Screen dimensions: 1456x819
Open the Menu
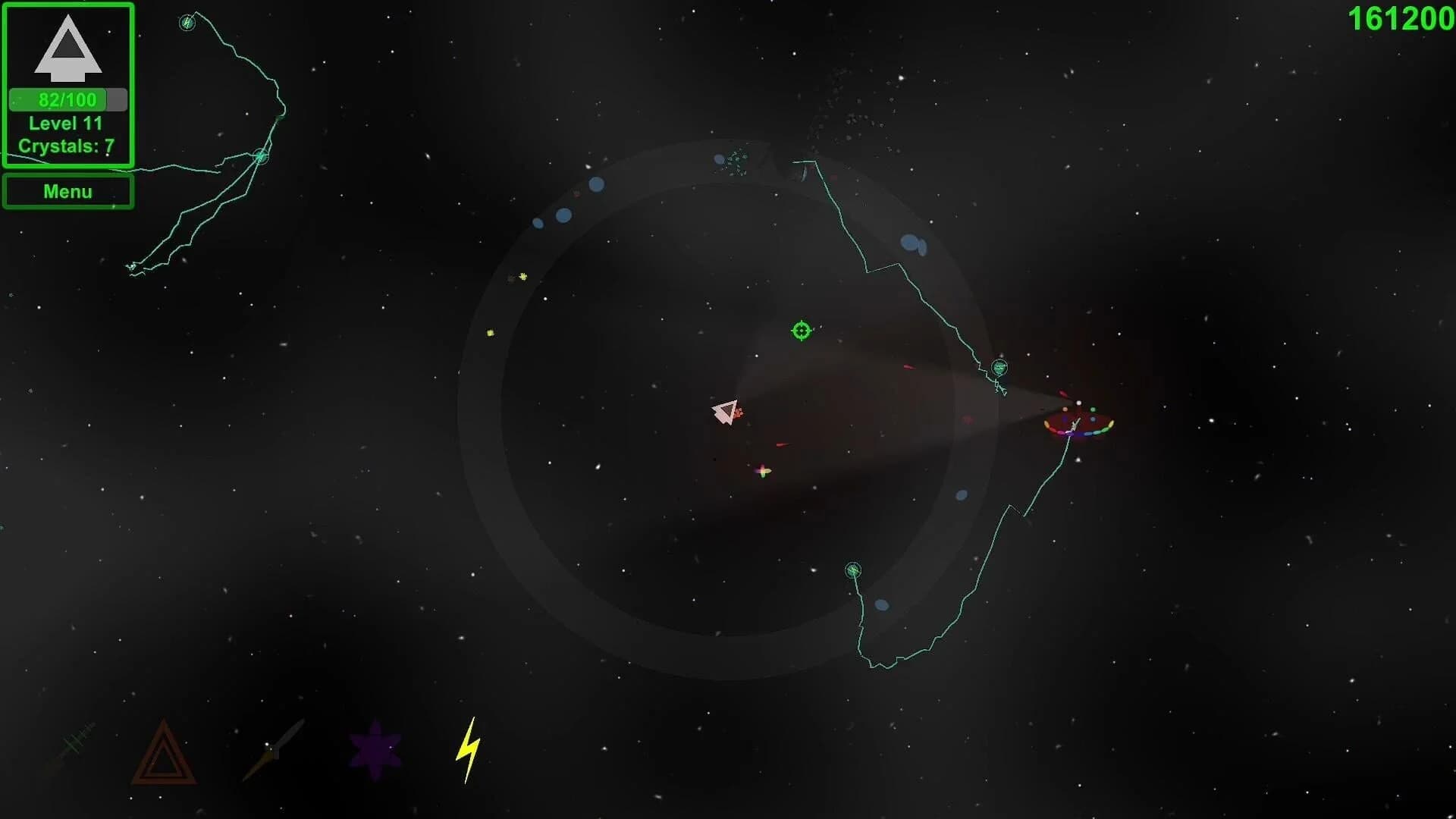[67, 191]
